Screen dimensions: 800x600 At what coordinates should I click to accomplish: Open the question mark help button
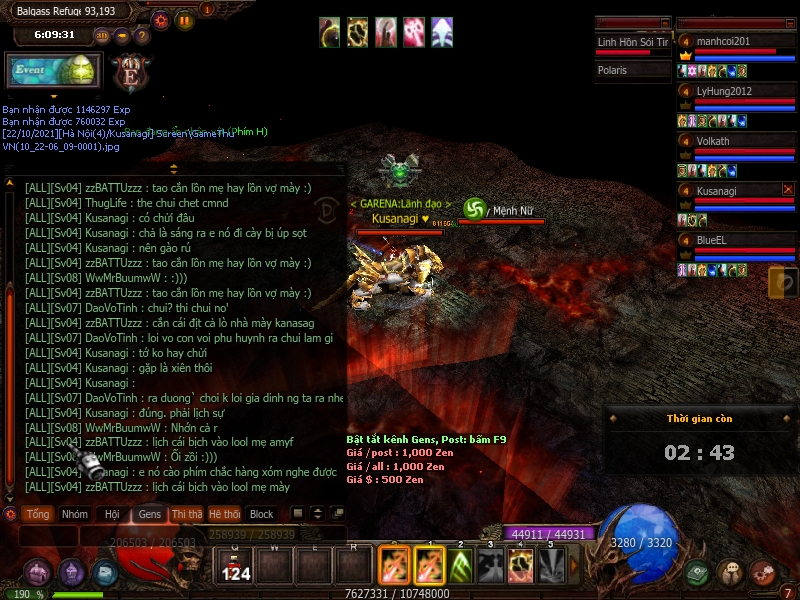click(142, 36)
